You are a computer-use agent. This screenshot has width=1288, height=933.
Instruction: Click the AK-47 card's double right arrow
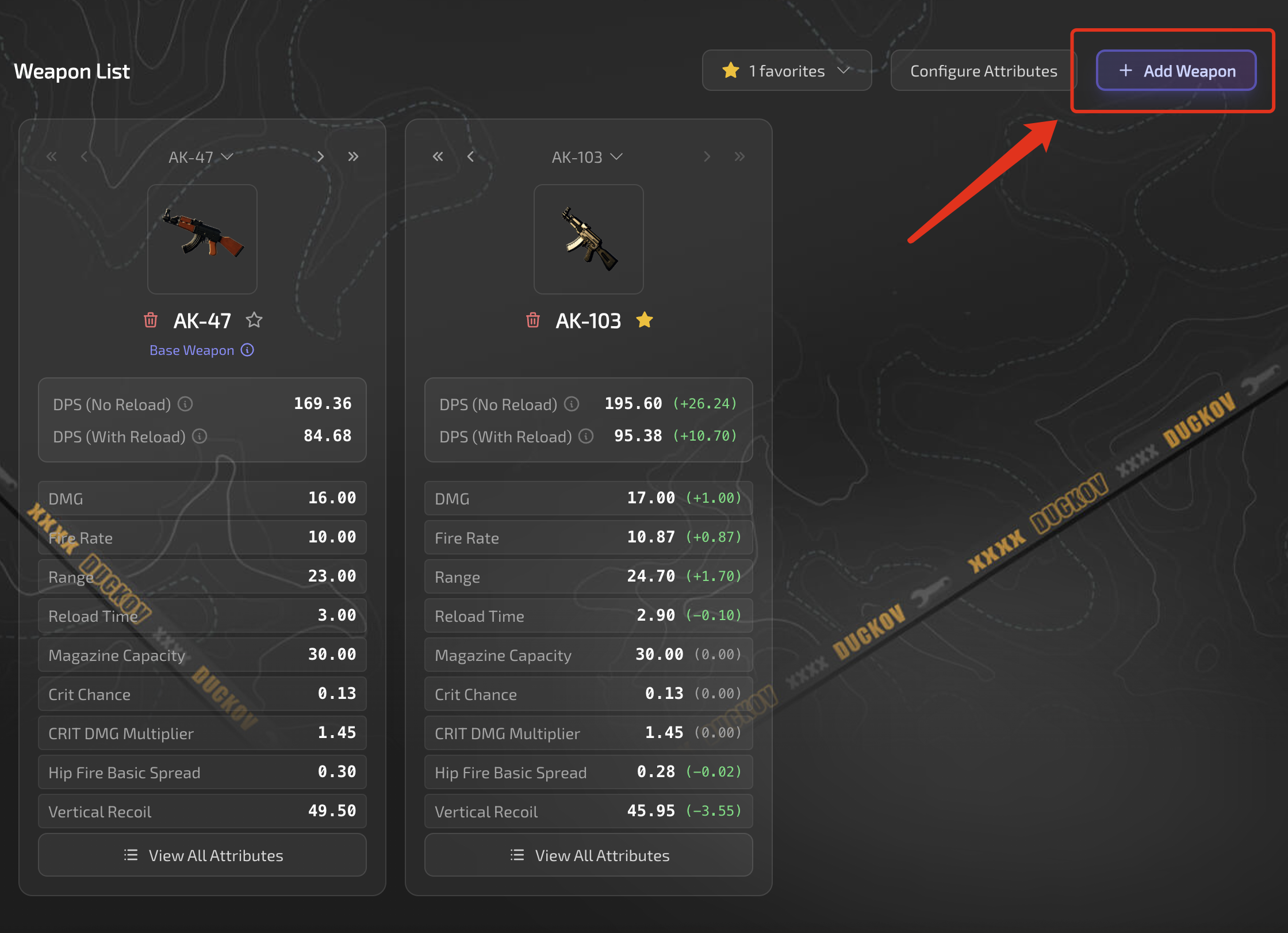(353, 157)
